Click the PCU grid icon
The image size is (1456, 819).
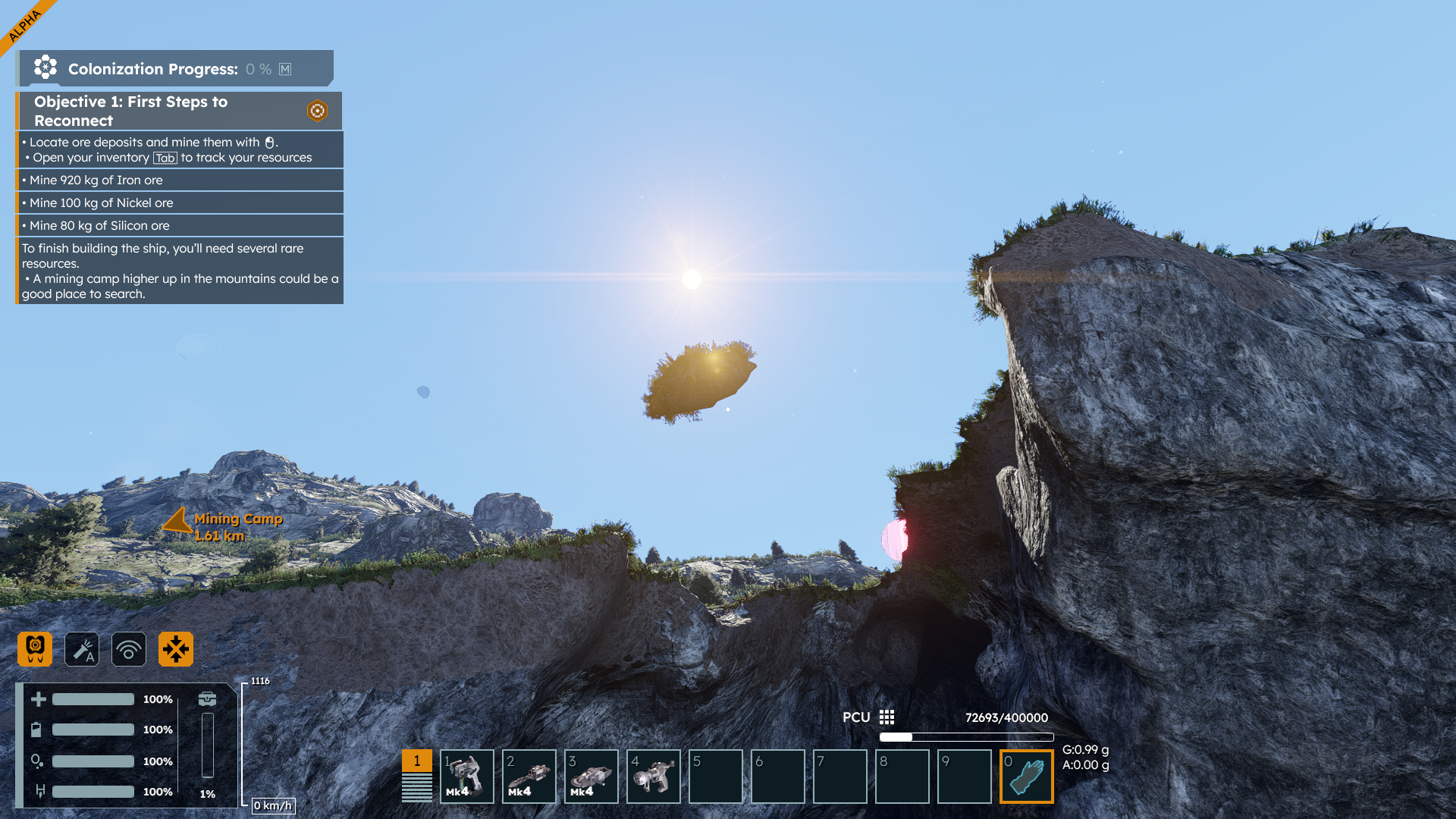coord(886,717)
